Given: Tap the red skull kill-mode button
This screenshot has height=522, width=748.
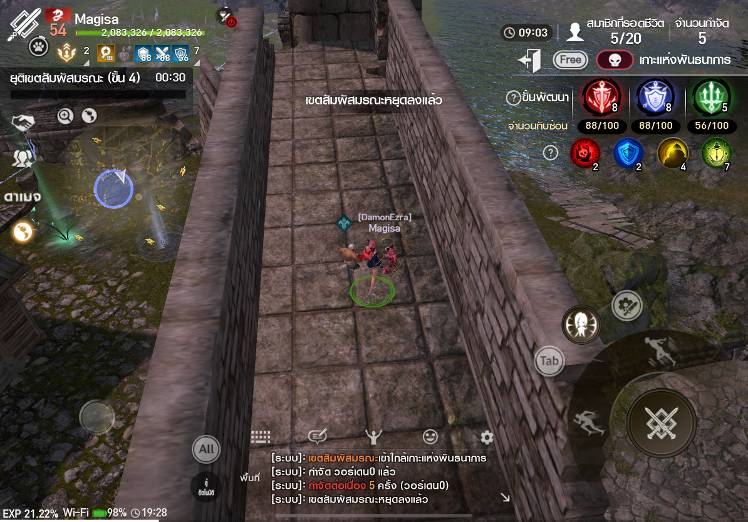Looking at the screenshot, I should pos(615,60).
